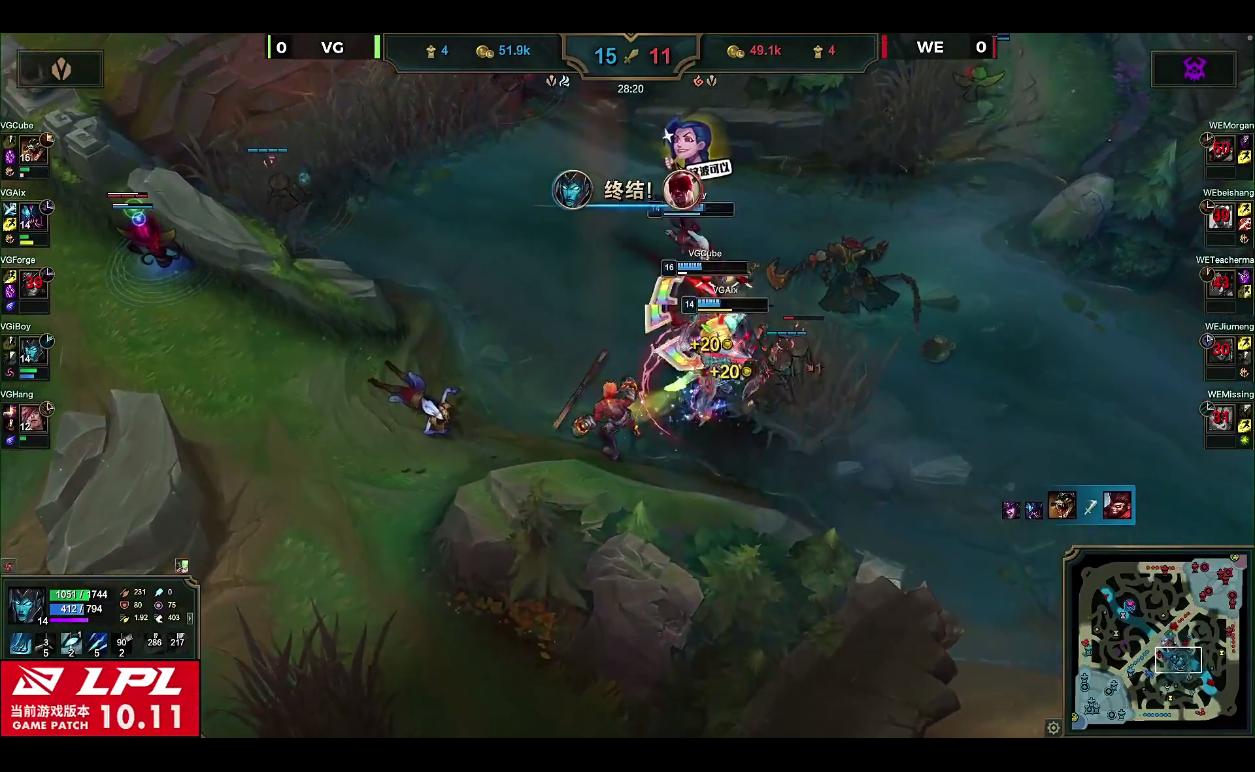Select VGHang's champion portrait

(33, 418)
